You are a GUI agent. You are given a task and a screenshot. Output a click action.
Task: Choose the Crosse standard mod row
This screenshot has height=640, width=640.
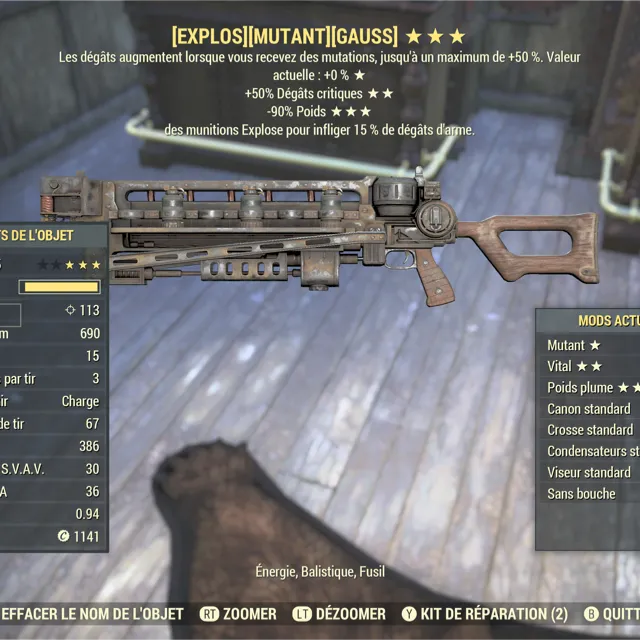(589, 429)
